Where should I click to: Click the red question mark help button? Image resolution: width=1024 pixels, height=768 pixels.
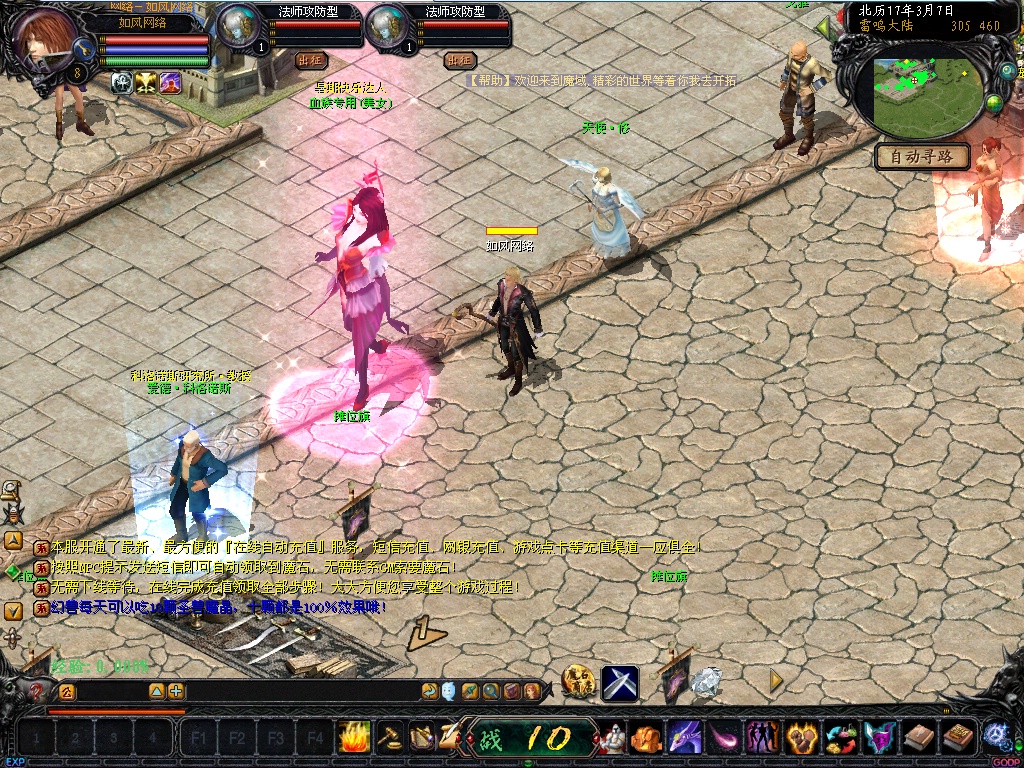pyautogui.click(x=38, y=690)
